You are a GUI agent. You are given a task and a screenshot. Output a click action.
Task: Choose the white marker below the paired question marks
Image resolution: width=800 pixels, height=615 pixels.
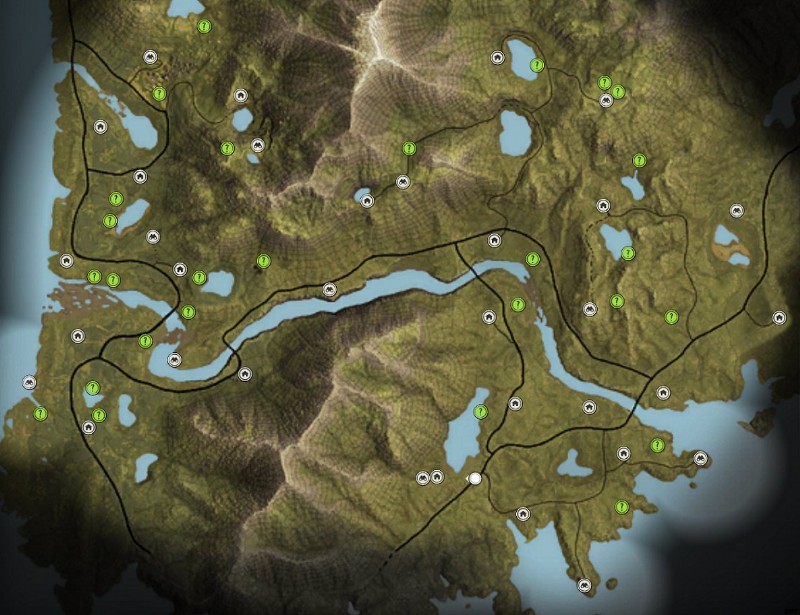pos(606,100)
